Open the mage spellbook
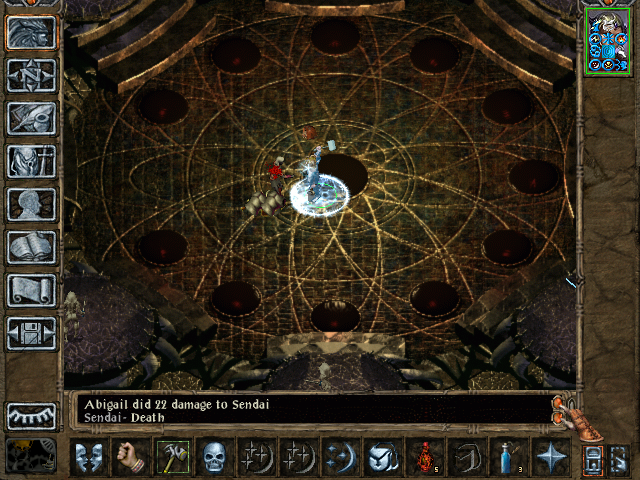 click(31, 246)
